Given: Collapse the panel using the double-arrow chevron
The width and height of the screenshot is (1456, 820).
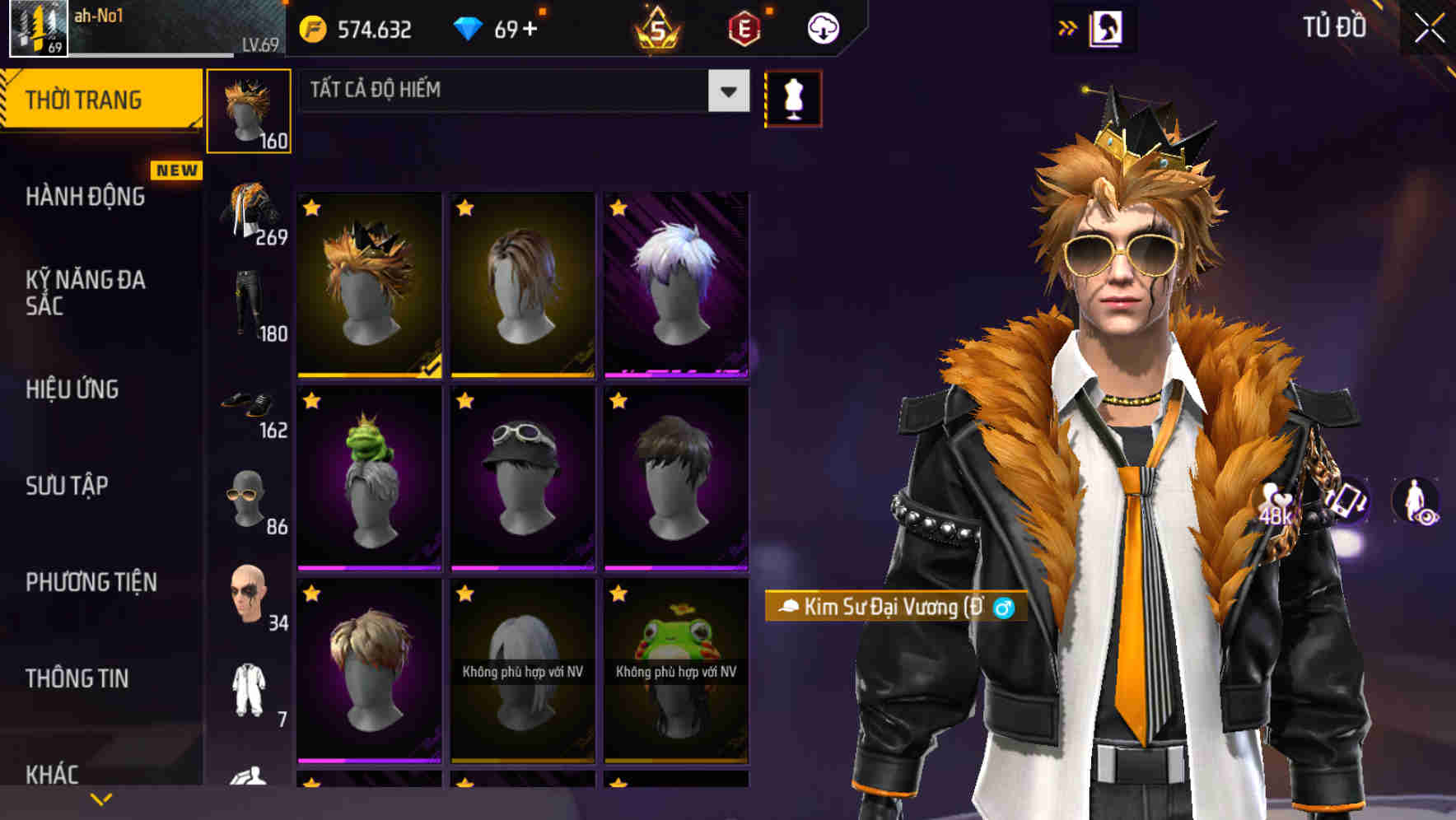Looking at the screenshot, I should [1068, 27].
